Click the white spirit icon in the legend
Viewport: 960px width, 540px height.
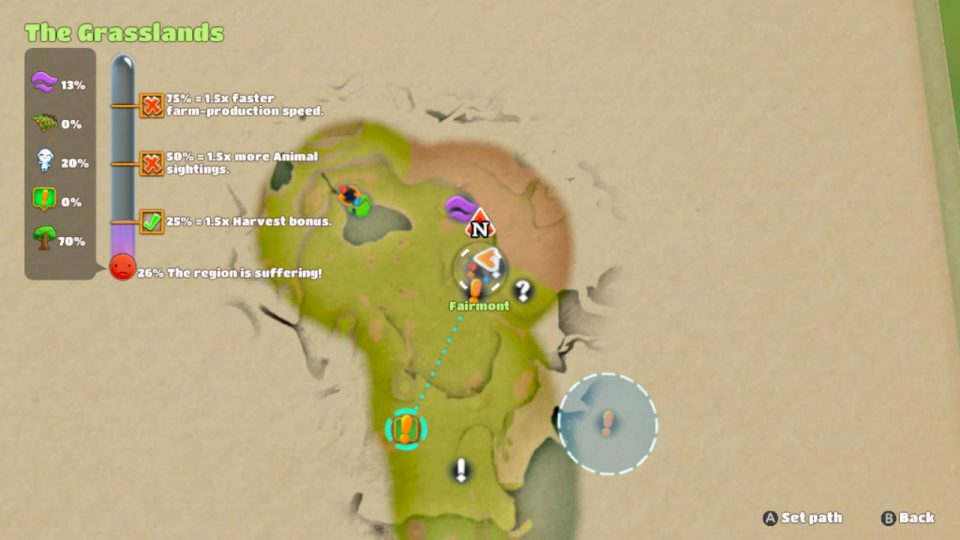43,162
